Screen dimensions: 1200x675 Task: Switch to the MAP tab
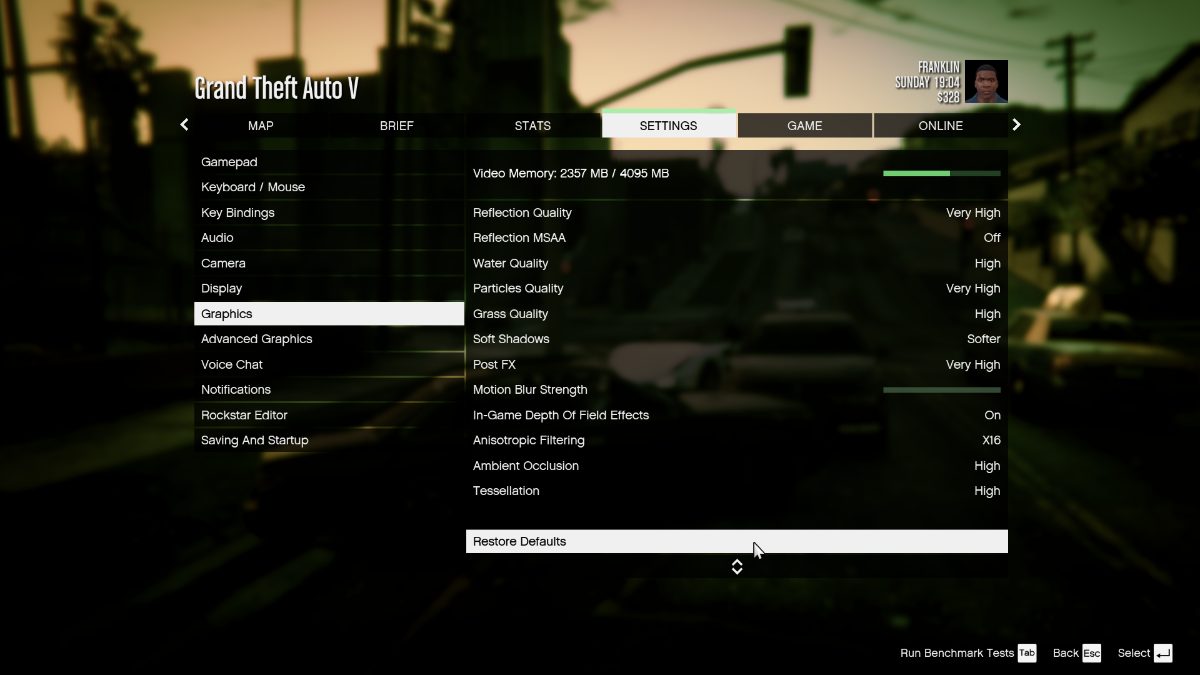pos(261,126)
